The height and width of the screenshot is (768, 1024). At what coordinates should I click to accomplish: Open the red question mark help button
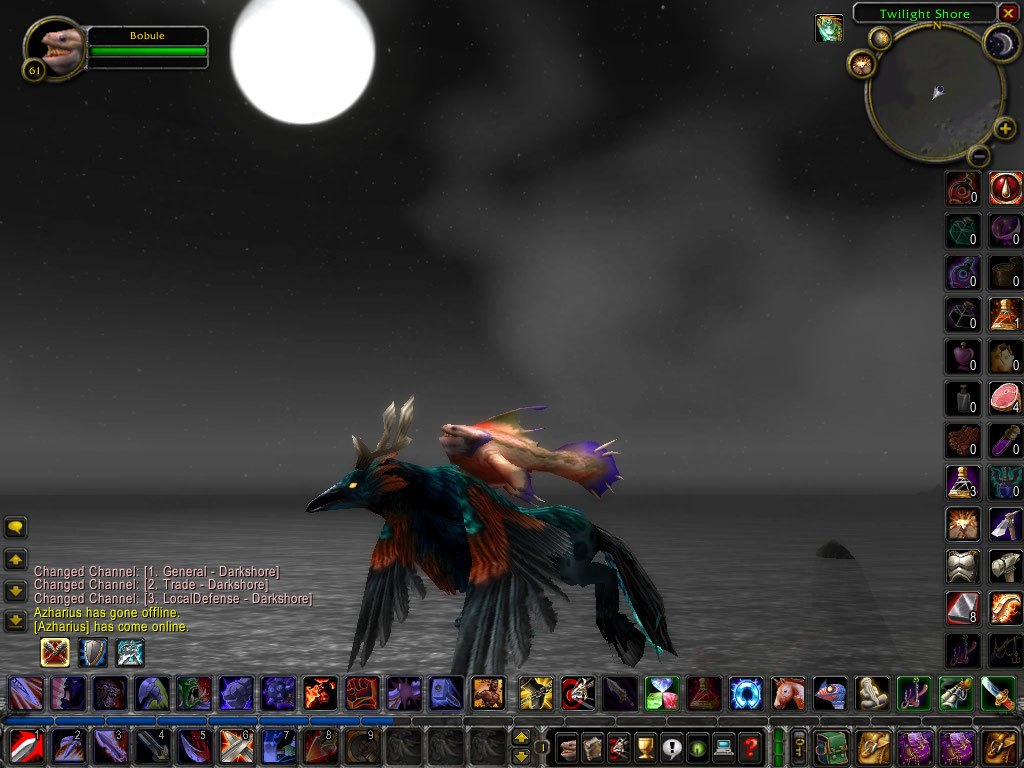tap(750, 746)
